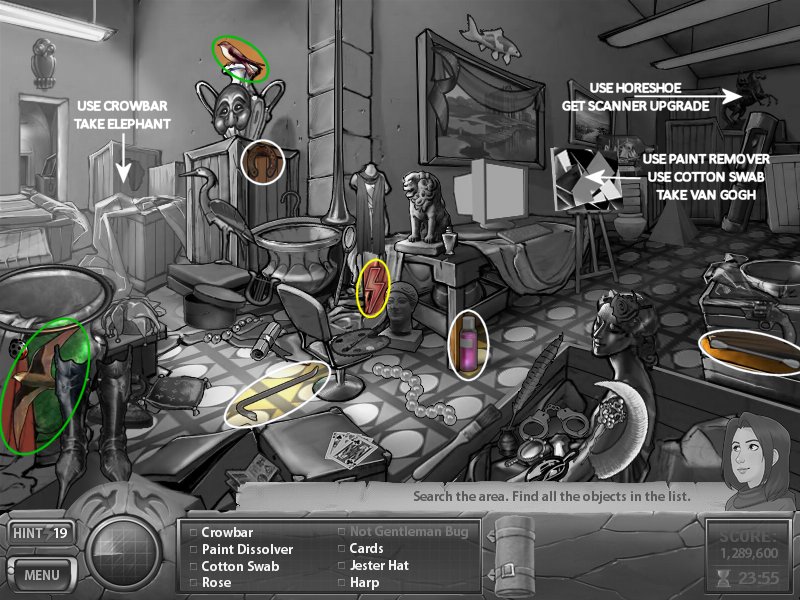Choose Cotton Swab from the list
Screen dimensions: 800x600
(x=240, y=565)
